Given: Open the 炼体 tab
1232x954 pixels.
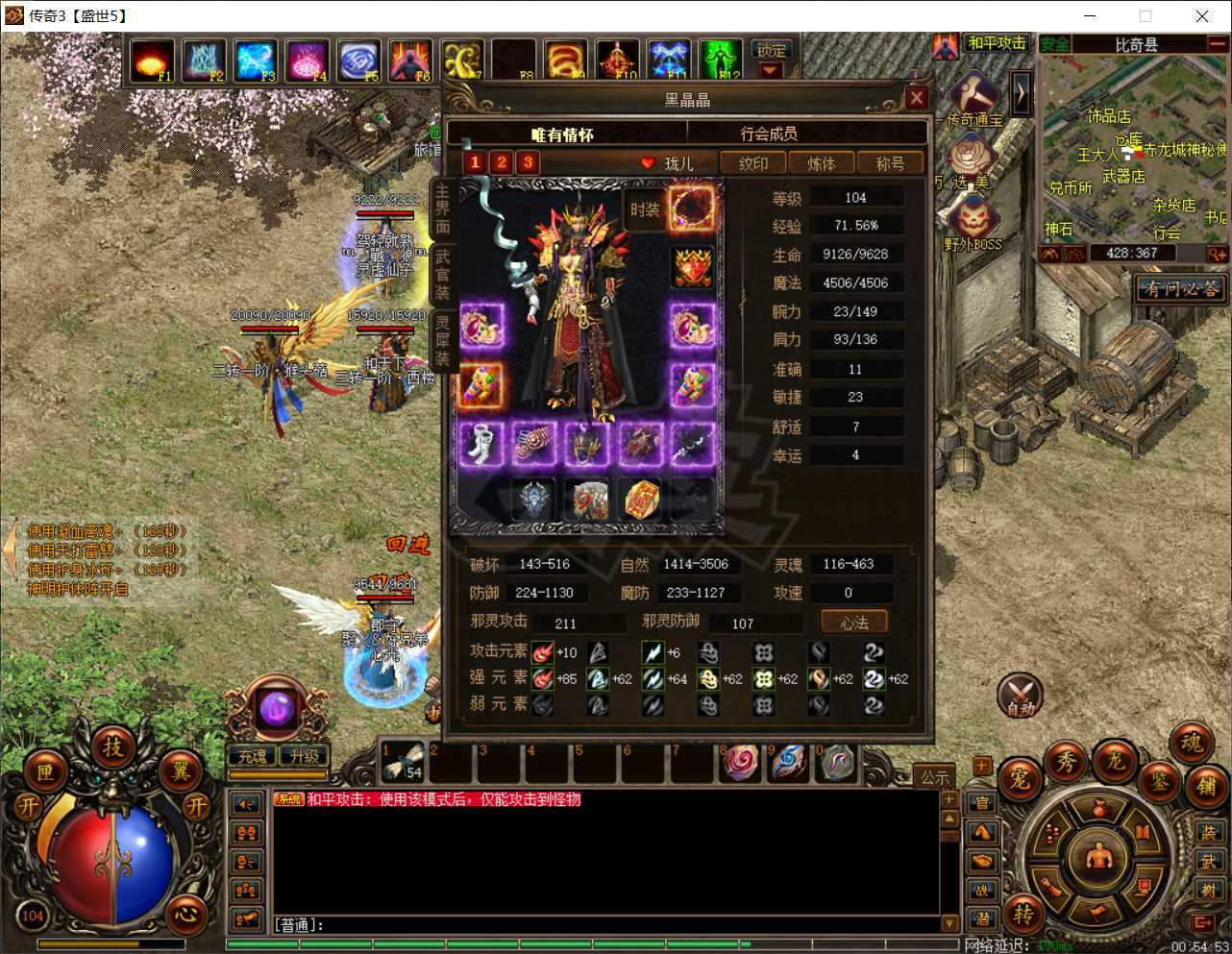Looking at the screenshot, I should [821, 163].
